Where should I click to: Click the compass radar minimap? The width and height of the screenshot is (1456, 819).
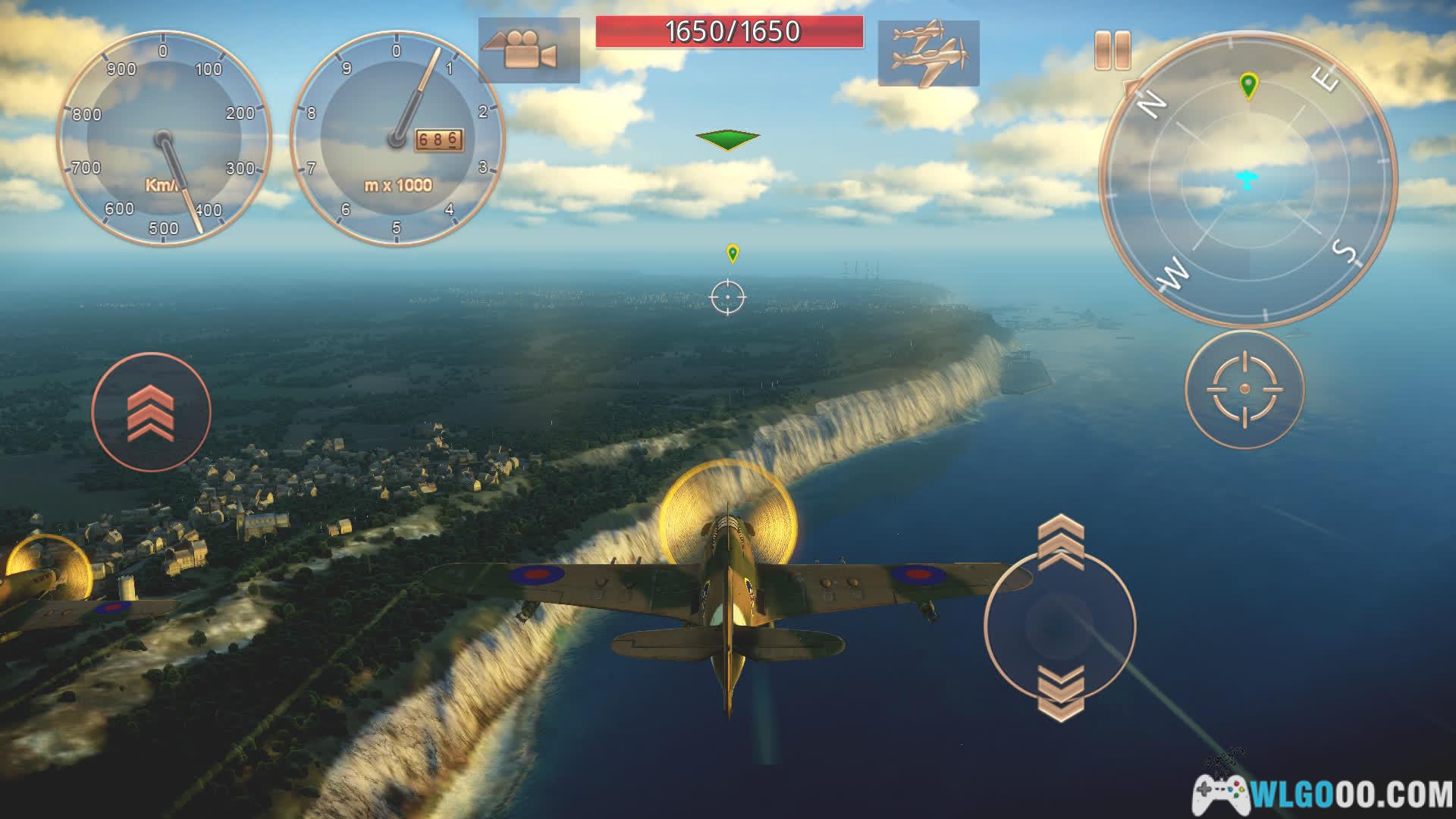click(x=1247, y=180)
